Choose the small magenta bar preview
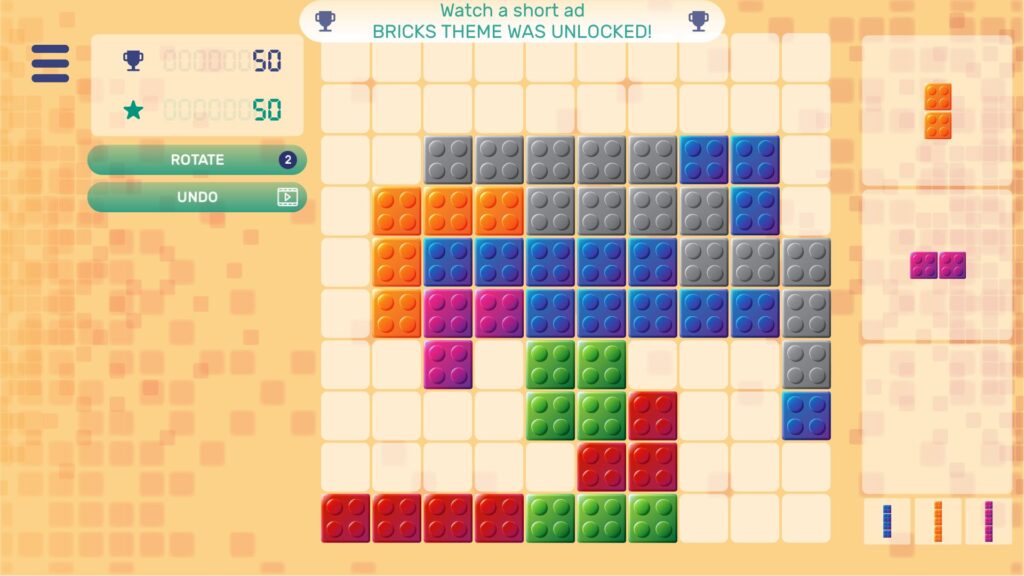 [x=989, y=521]
